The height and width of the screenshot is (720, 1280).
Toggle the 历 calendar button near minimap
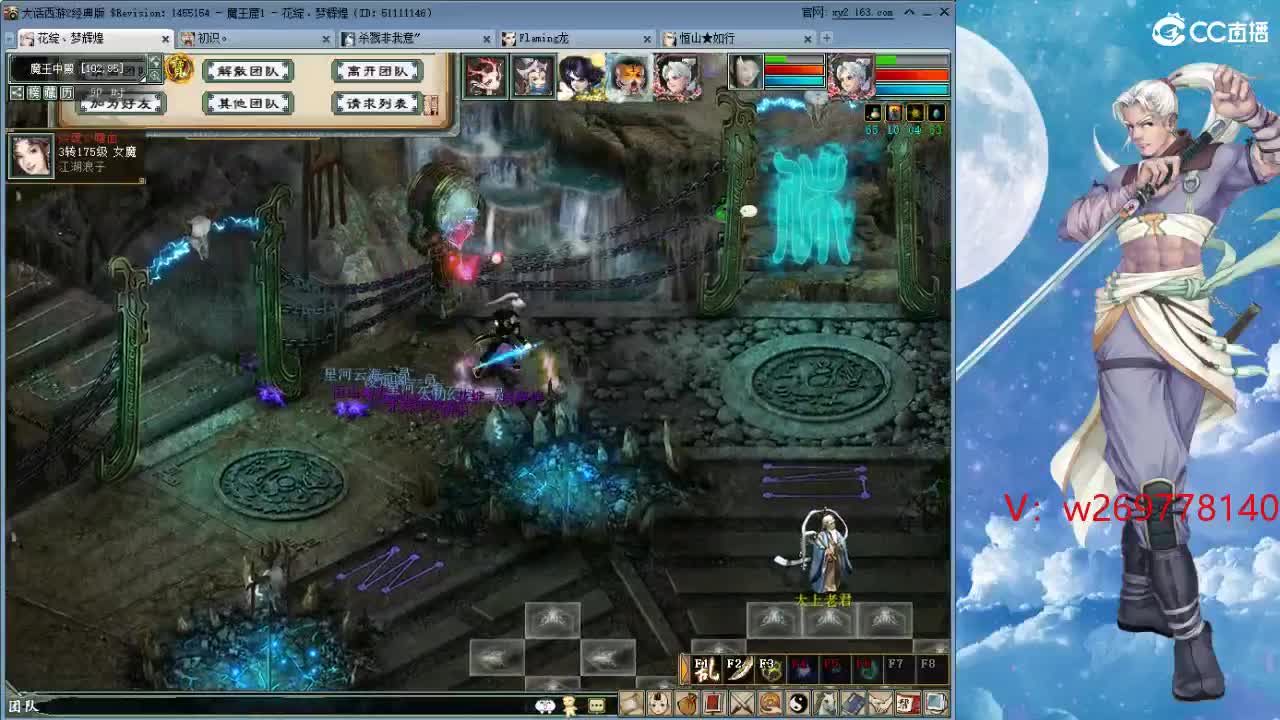(x=67, y=93)
